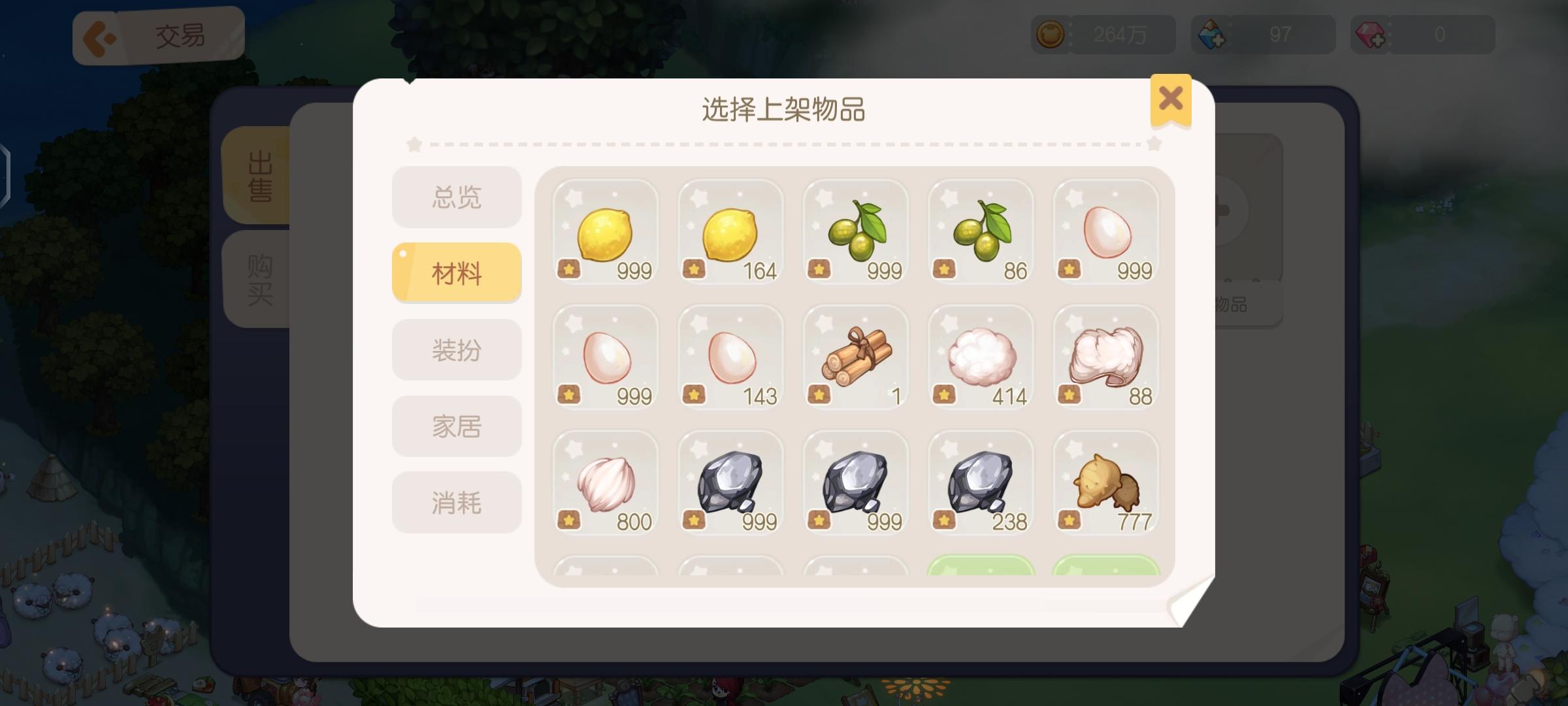Open the 消耗 category
The height and width of the screenshot is (706, 1568).
point(456,502)
